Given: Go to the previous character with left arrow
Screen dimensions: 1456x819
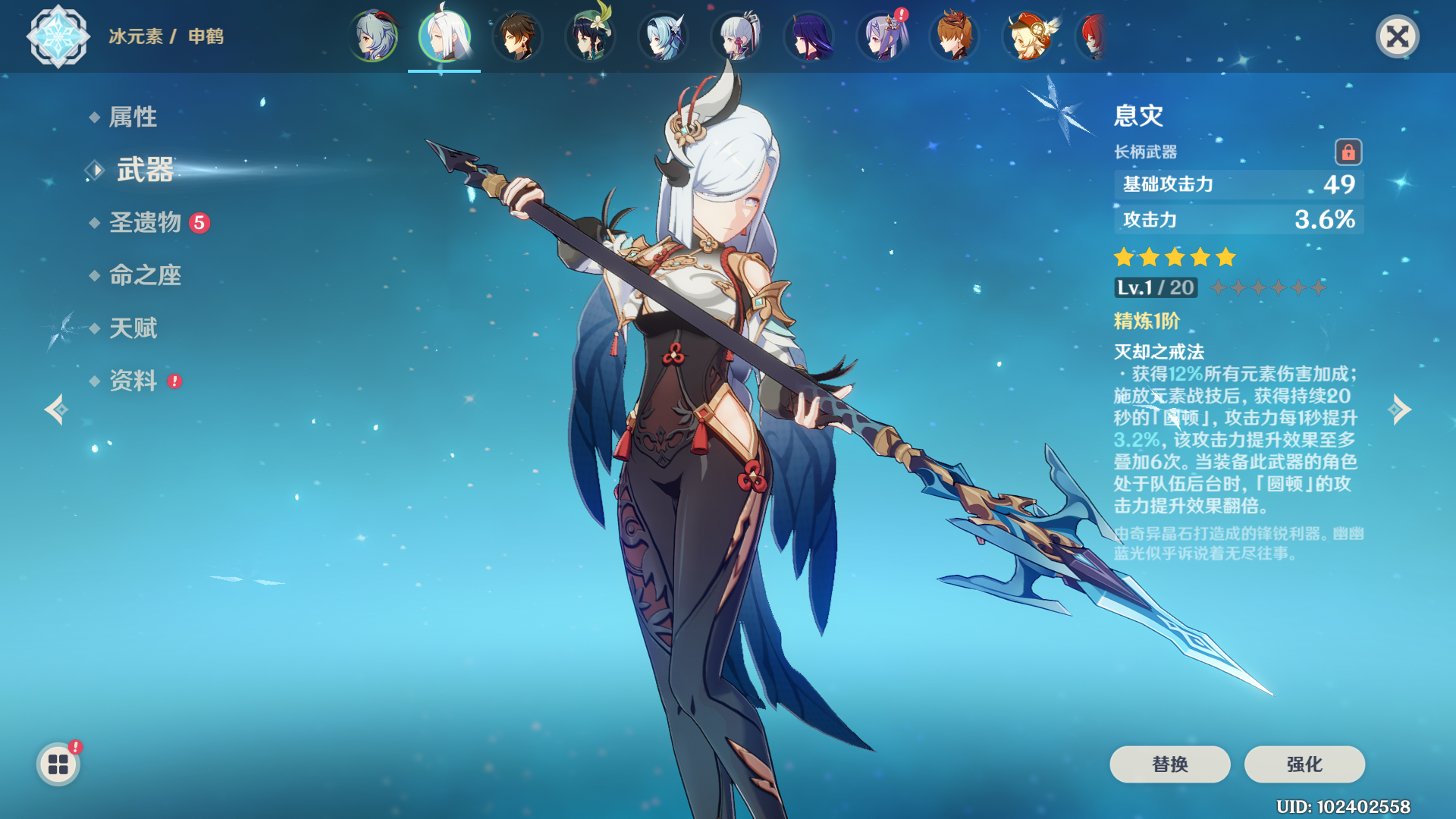Looking at the screenshot, I should 55,409.
